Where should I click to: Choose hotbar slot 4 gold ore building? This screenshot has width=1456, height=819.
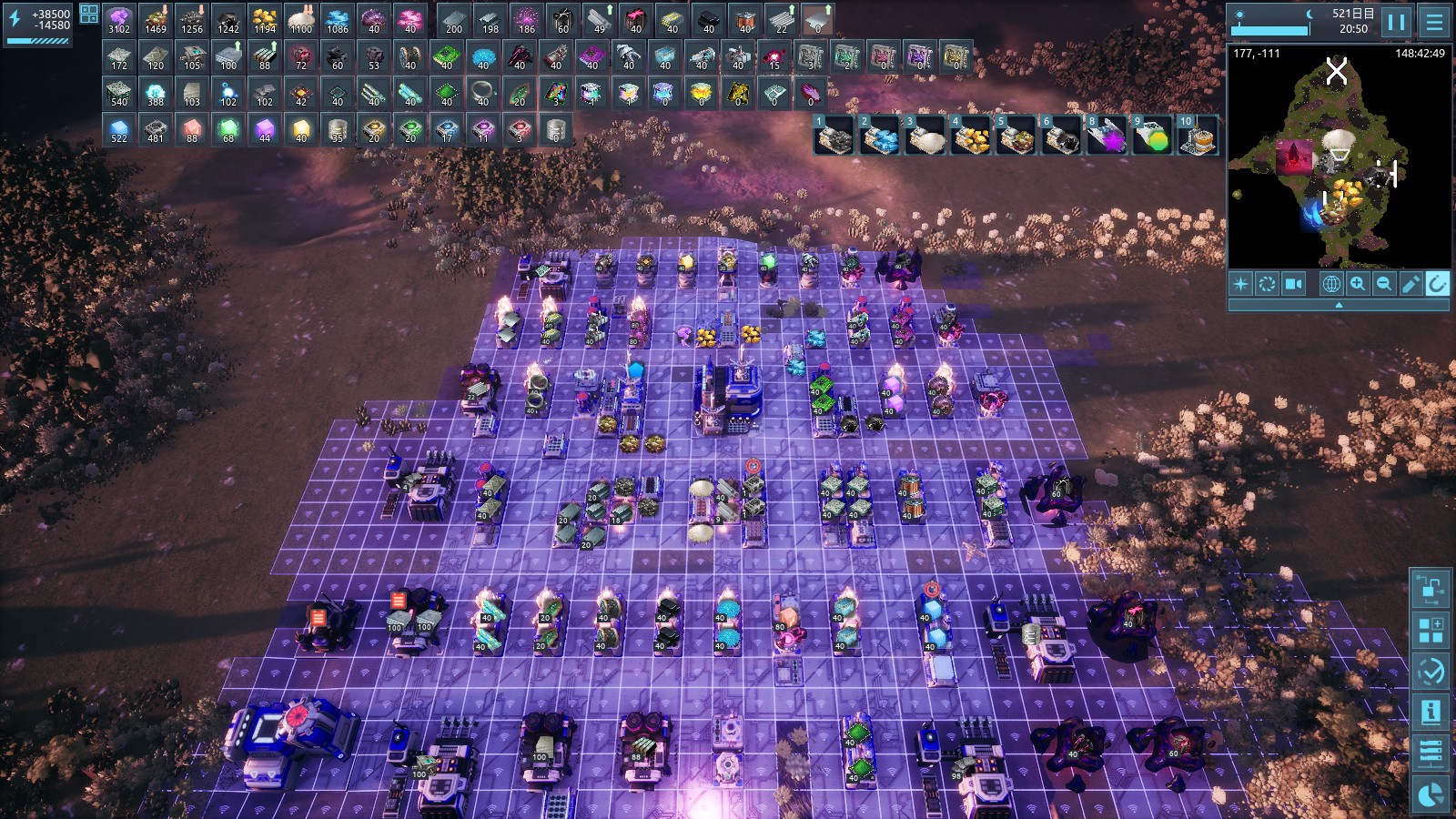pyautogui.click(x=970, y=135)
